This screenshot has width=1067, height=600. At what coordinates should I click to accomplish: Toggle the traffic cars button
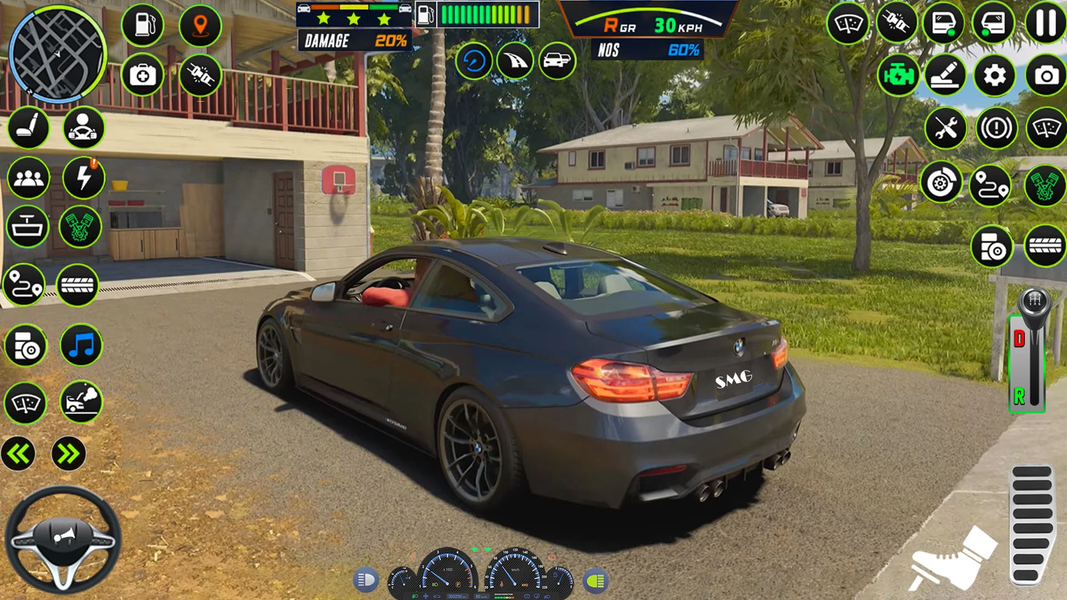point(557,61)
